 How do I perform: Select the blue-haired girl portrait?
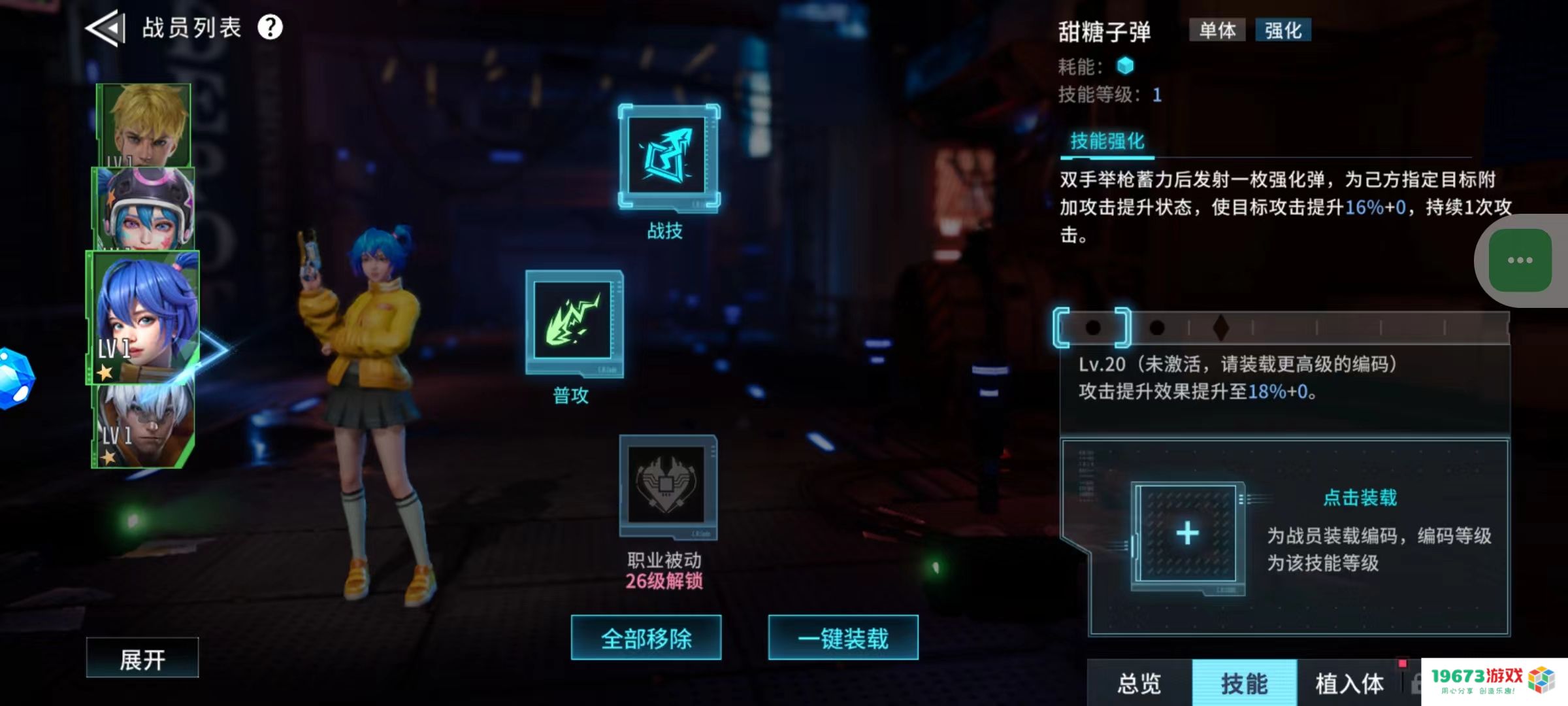tap(143, 316)
